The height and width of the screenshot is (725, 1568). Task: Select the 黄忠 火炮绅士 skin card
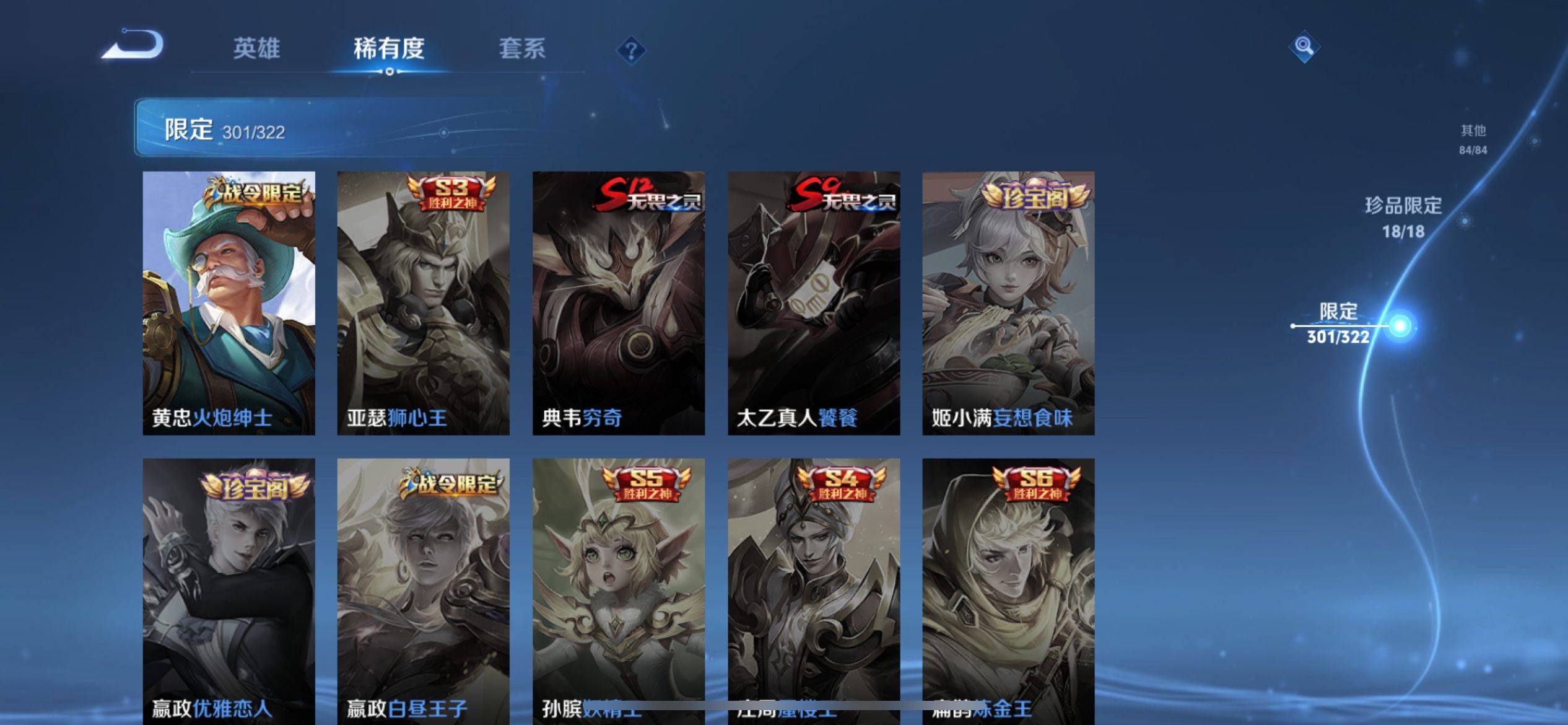[x=229, y=303]
